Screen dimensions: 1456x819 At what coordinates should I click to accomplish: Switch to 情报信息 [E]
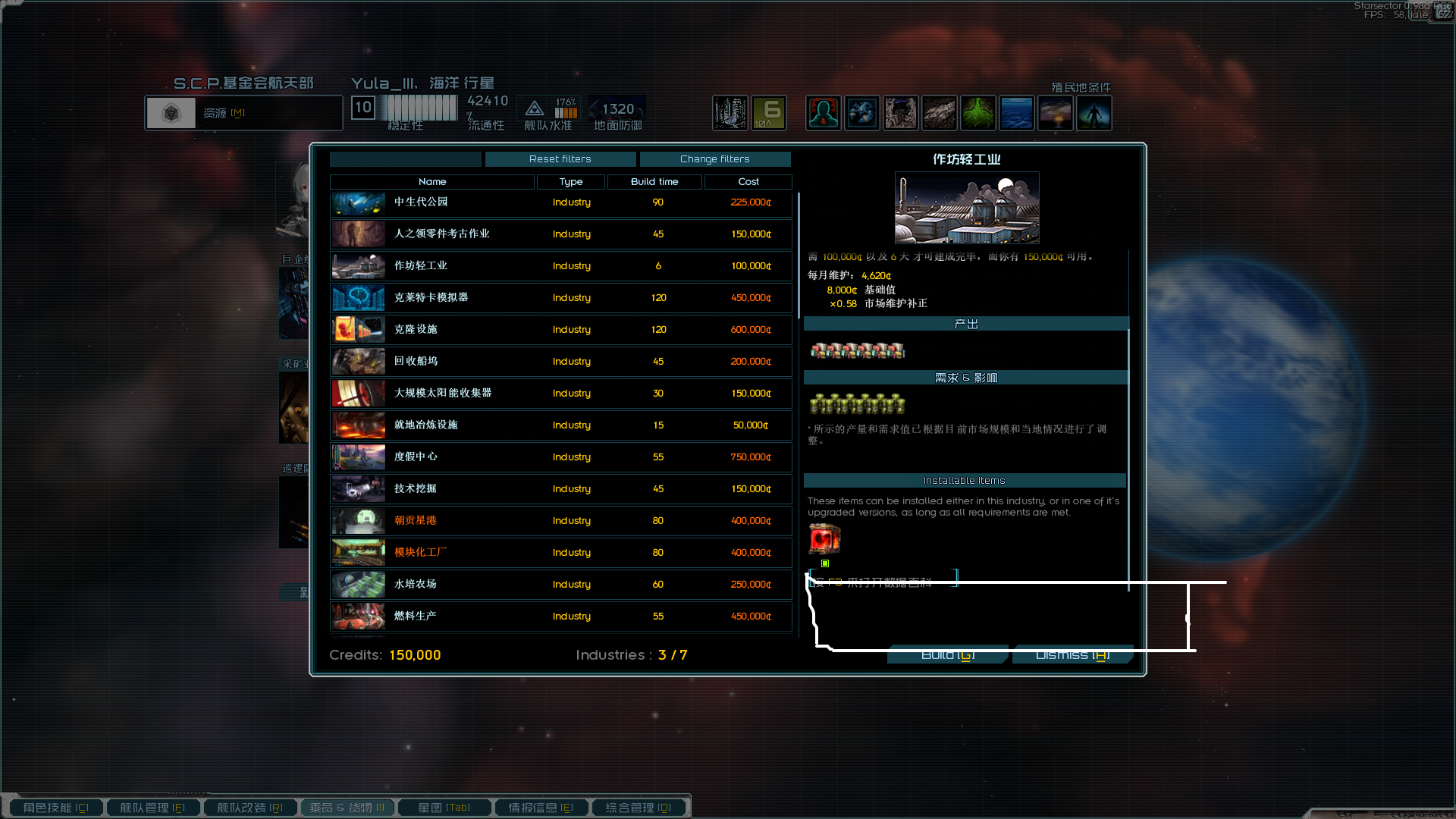[x=541, y=807]
